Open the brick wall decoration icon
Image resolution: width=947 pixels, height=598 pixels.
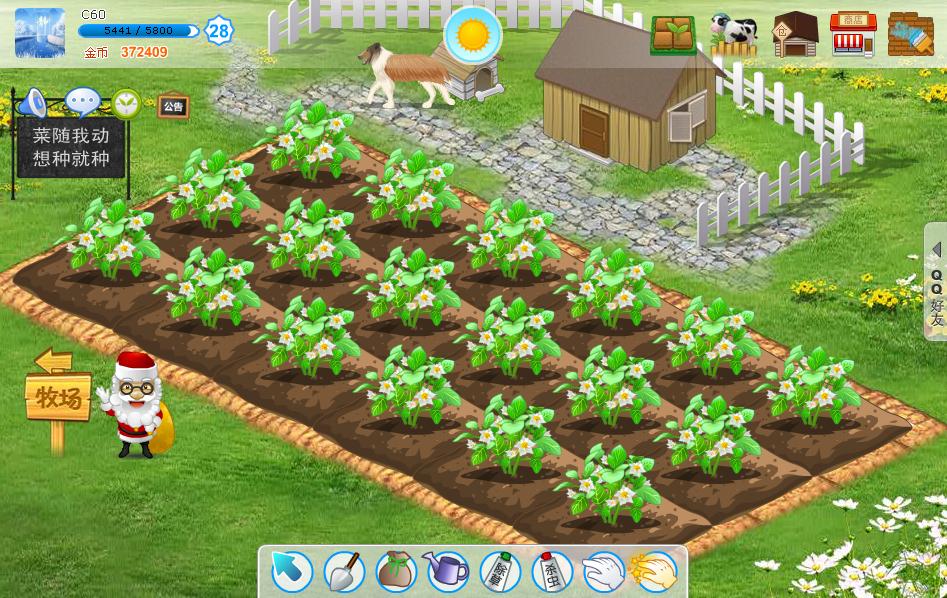[910, 35]
